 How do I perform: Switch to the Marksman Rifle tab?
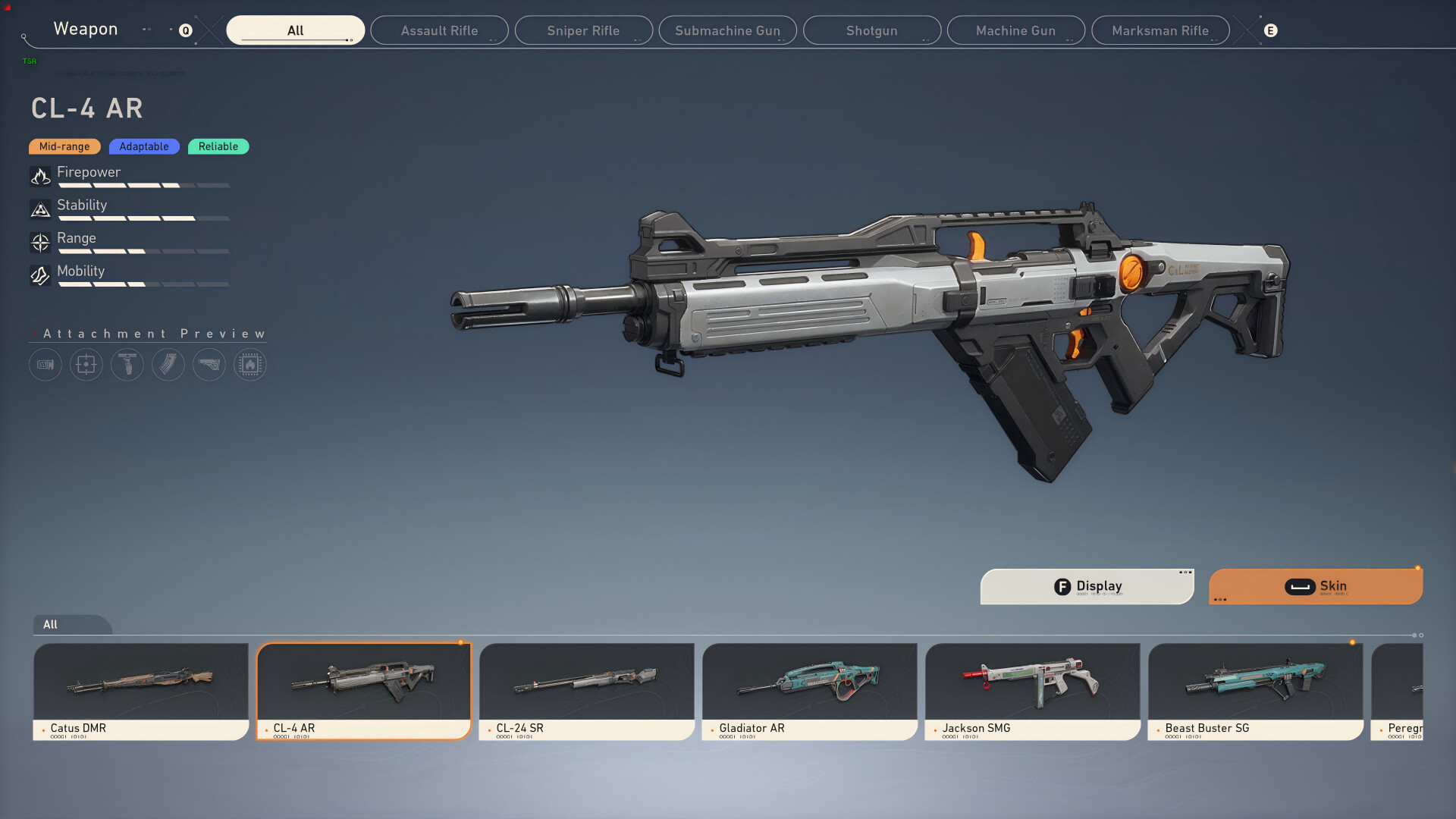click(1159, 30)
